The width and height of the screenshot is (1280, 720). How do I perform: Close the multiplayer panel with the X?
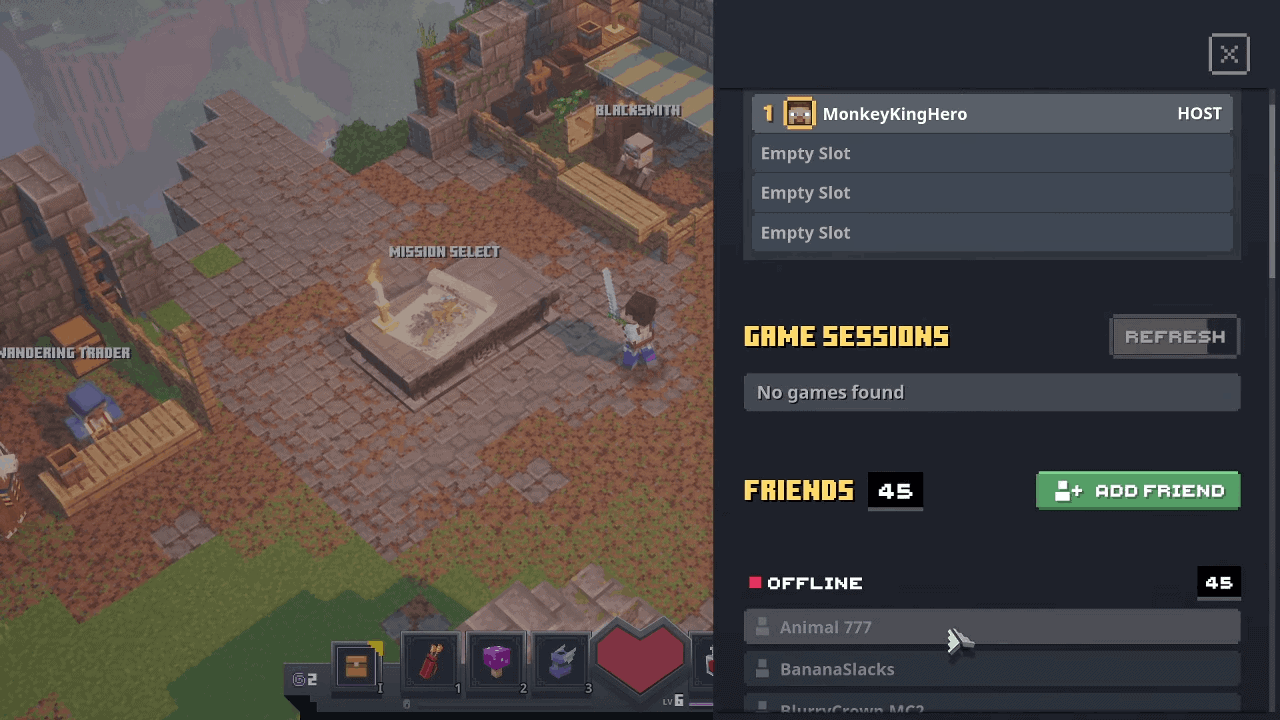[x=1229, y=54]
